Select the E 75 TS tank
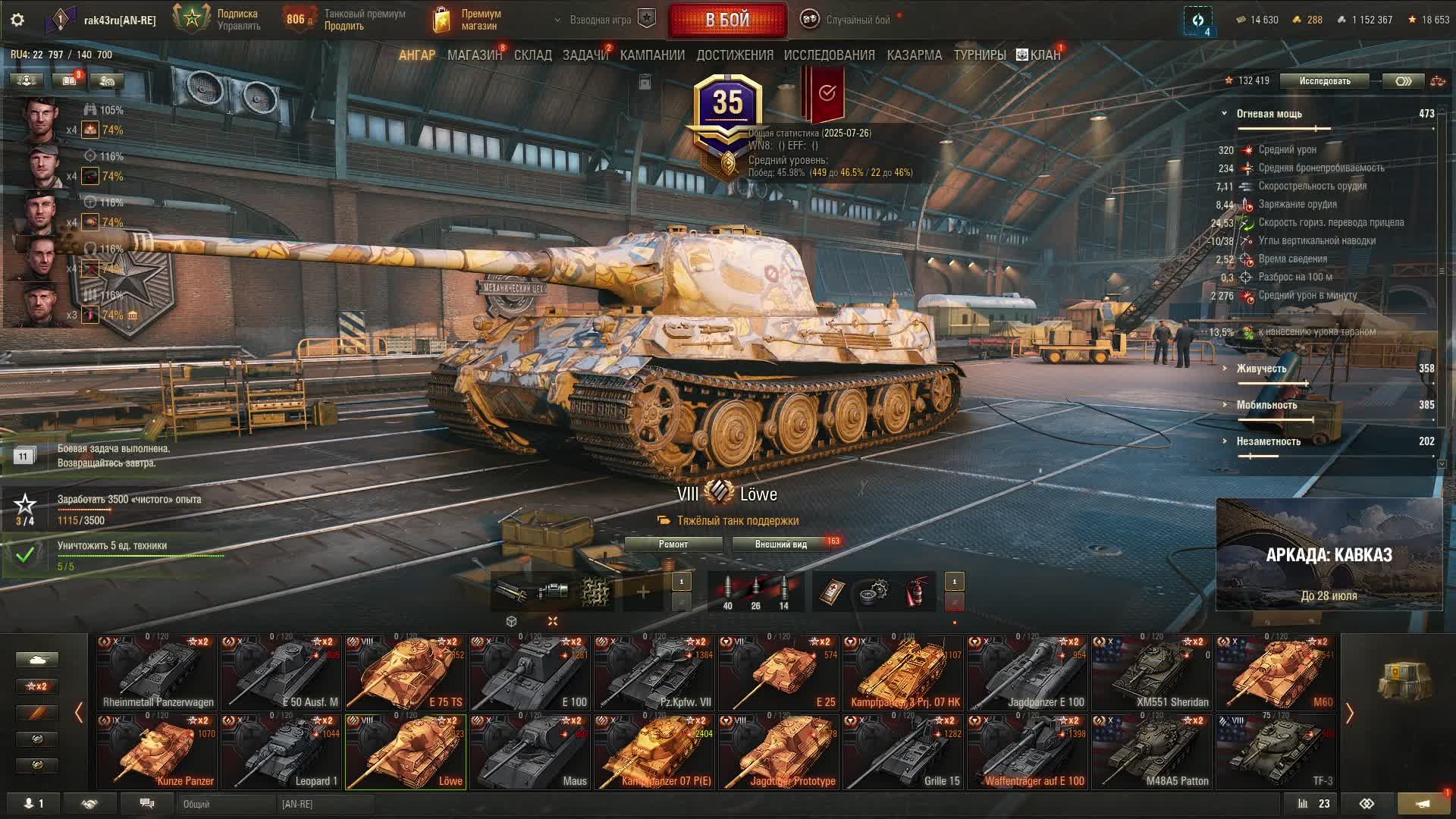The image size is (1456, 819). click(406, 673)
